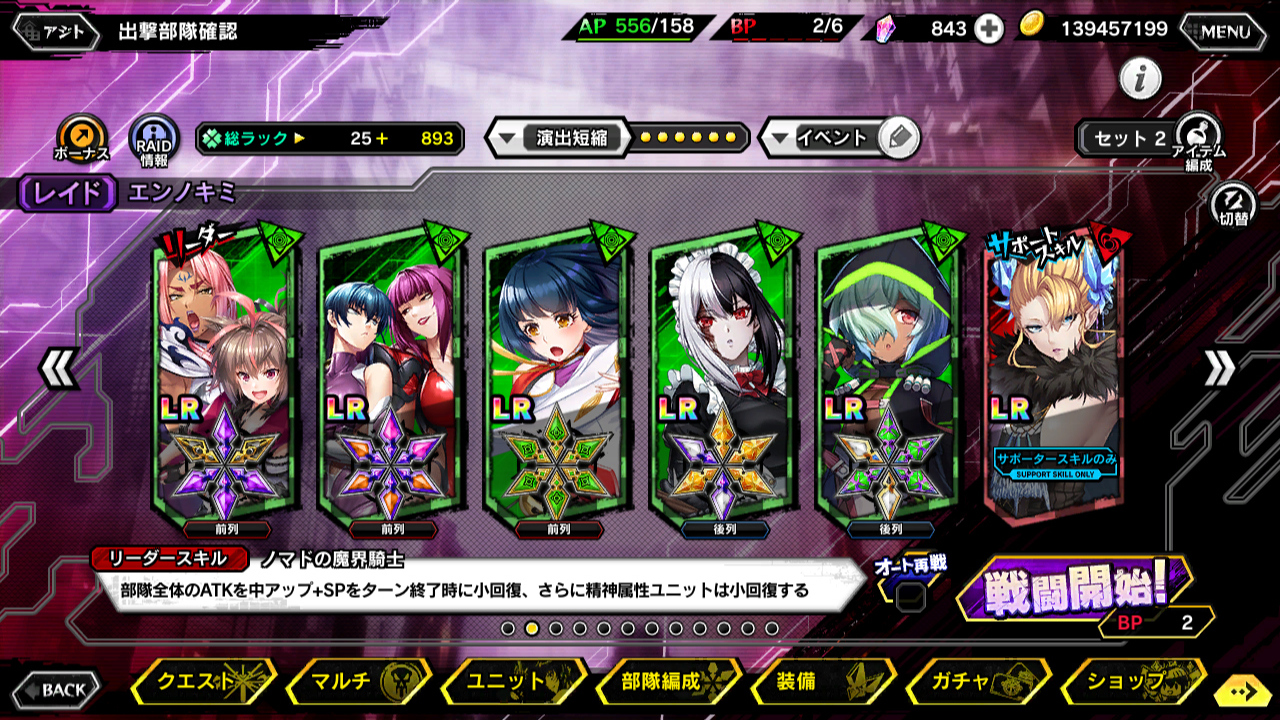Add gems with the plus button
This screenshot has height=720, width=1280.
tap(989, 29)
